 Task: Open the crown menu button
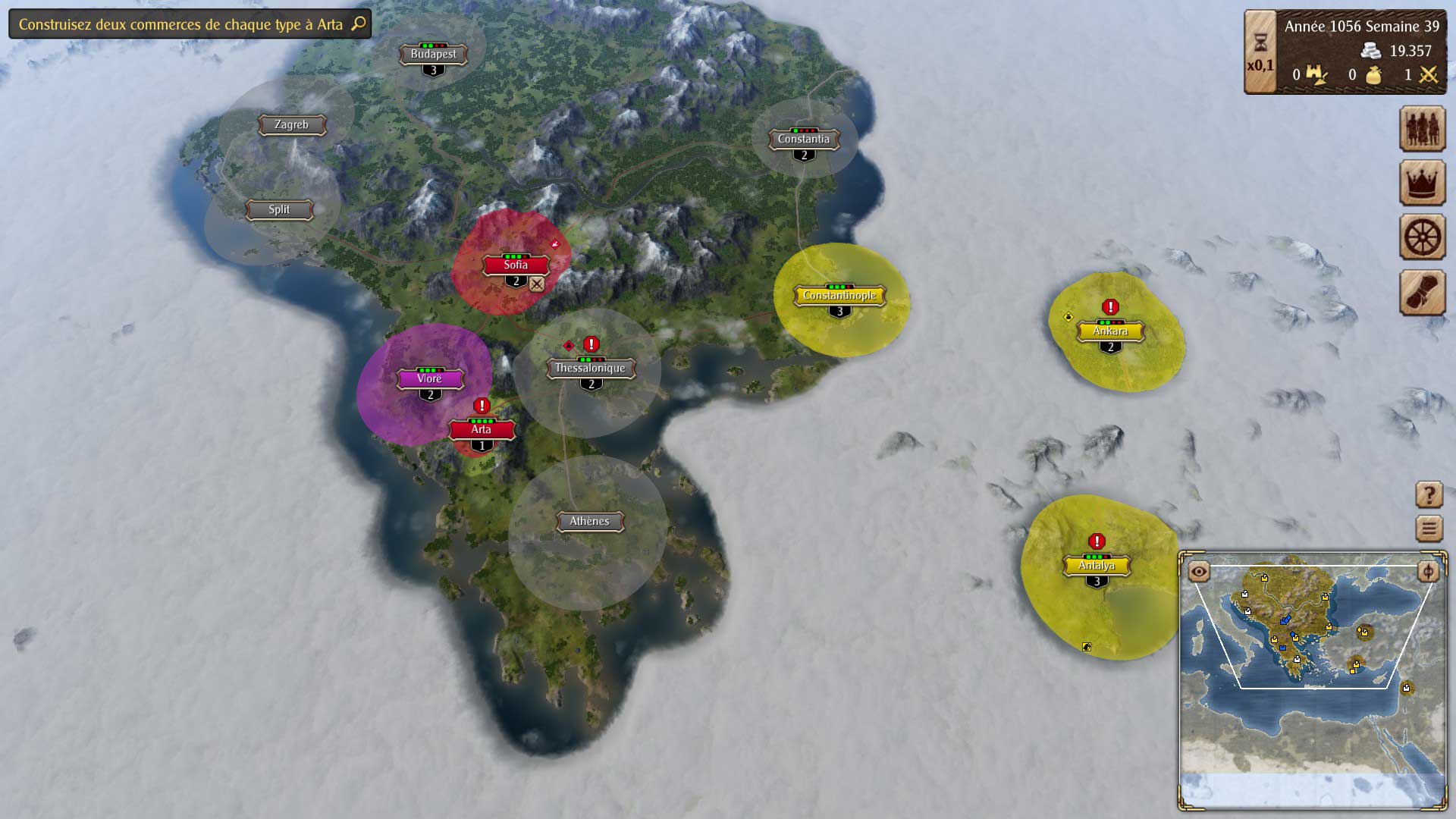(1422, 183)
